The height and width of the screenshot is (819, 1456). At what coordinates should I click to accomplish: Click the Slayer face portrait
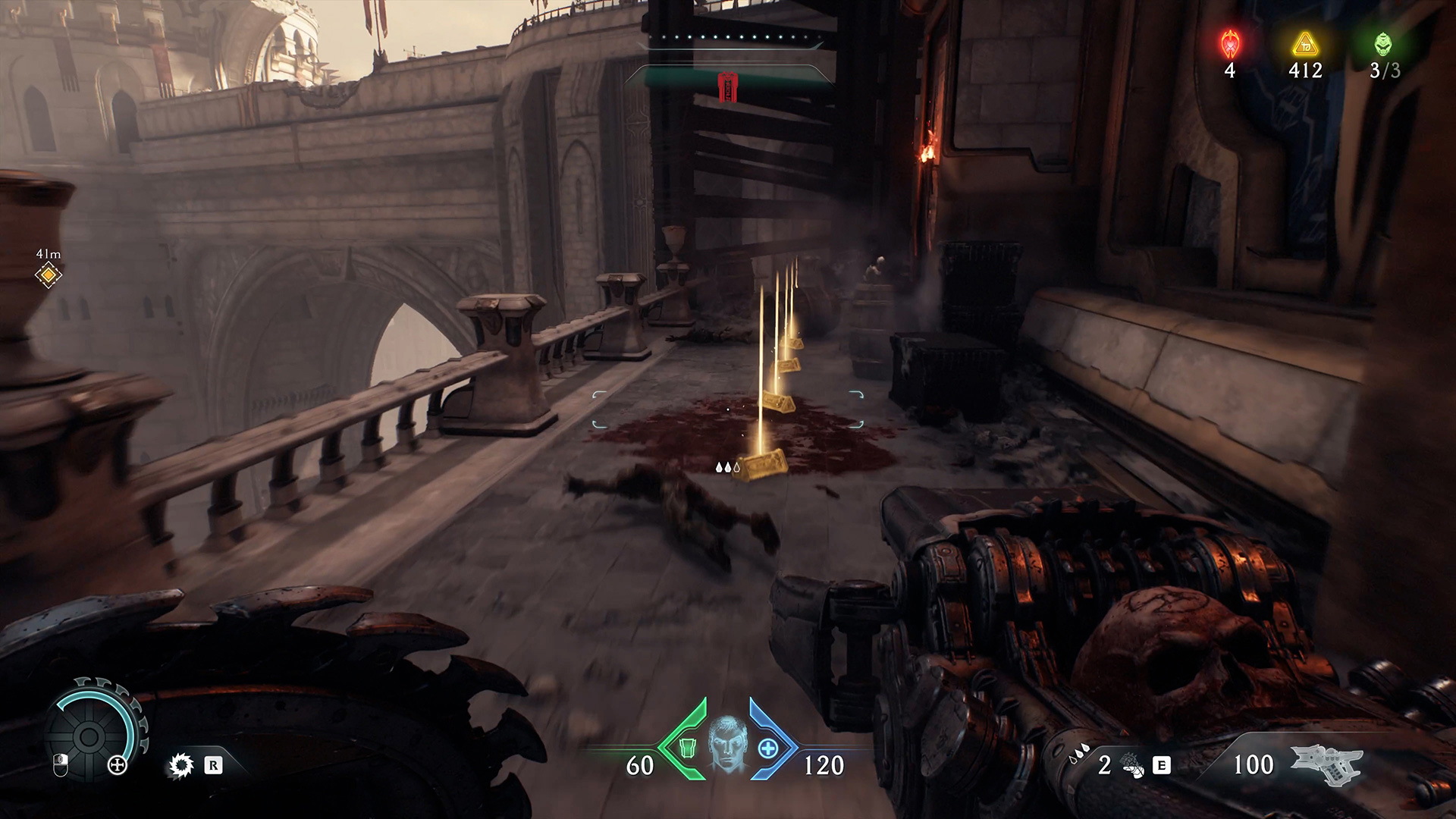tap(728, 746)
